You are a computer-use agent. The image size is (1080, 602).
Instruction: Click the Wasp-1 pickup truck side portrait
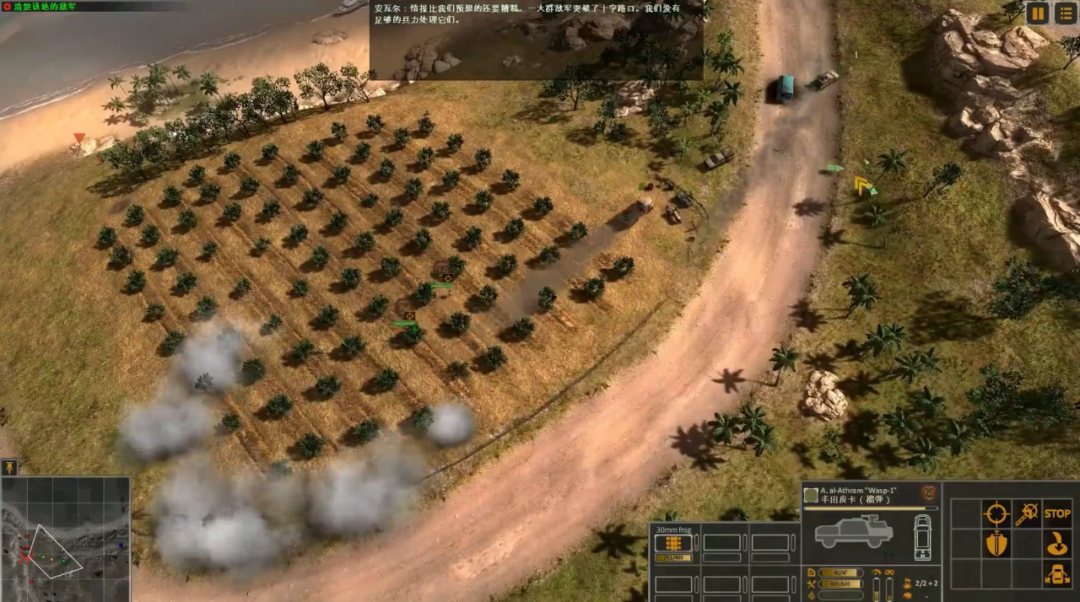point(853,532)
